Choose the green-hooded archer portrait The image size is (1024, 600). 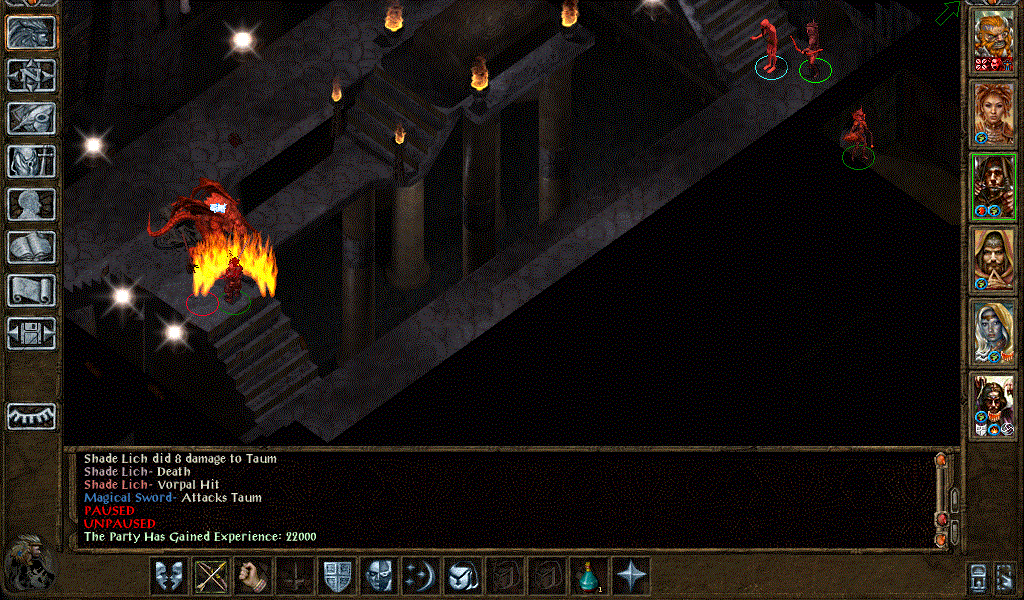pyautogui.click(x=994, y=186)
